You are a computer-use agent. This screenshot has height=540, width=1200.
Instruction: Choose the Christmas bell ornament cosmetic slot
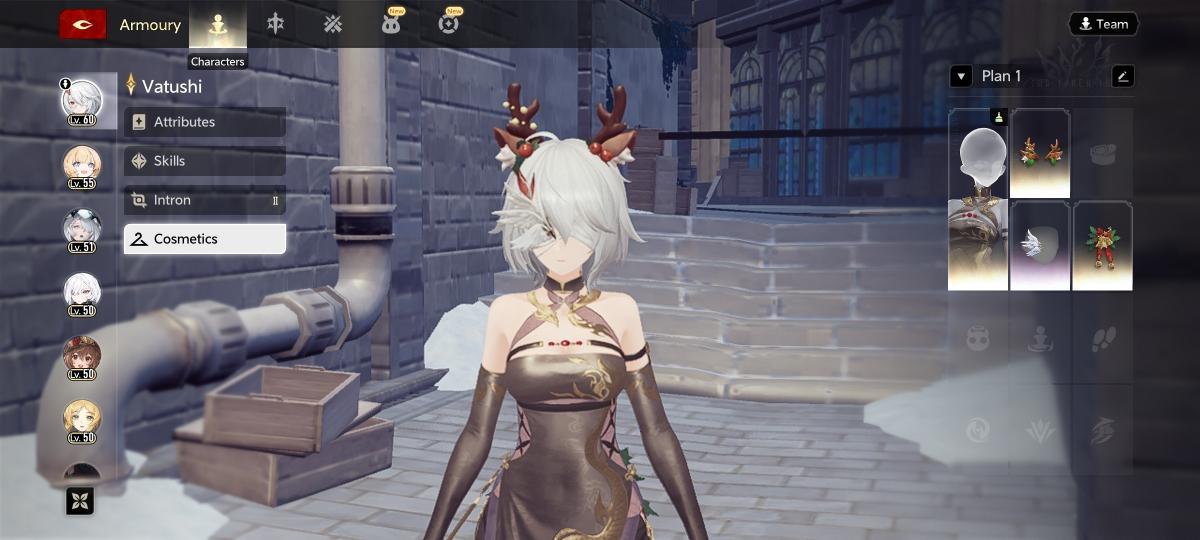[x=1102, y=246]
